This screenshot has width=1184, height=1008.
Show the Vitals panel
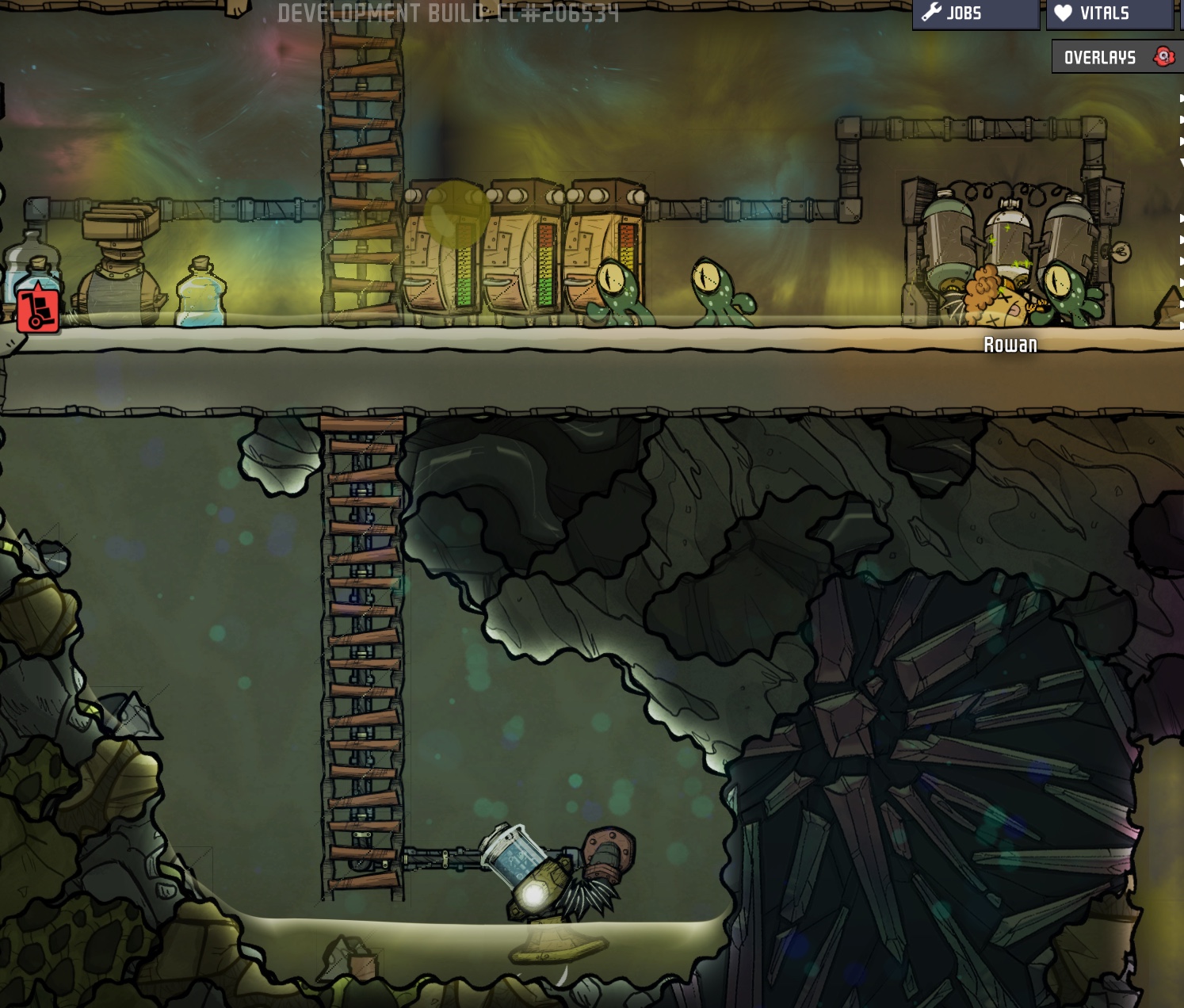(x=1108, y=13)
